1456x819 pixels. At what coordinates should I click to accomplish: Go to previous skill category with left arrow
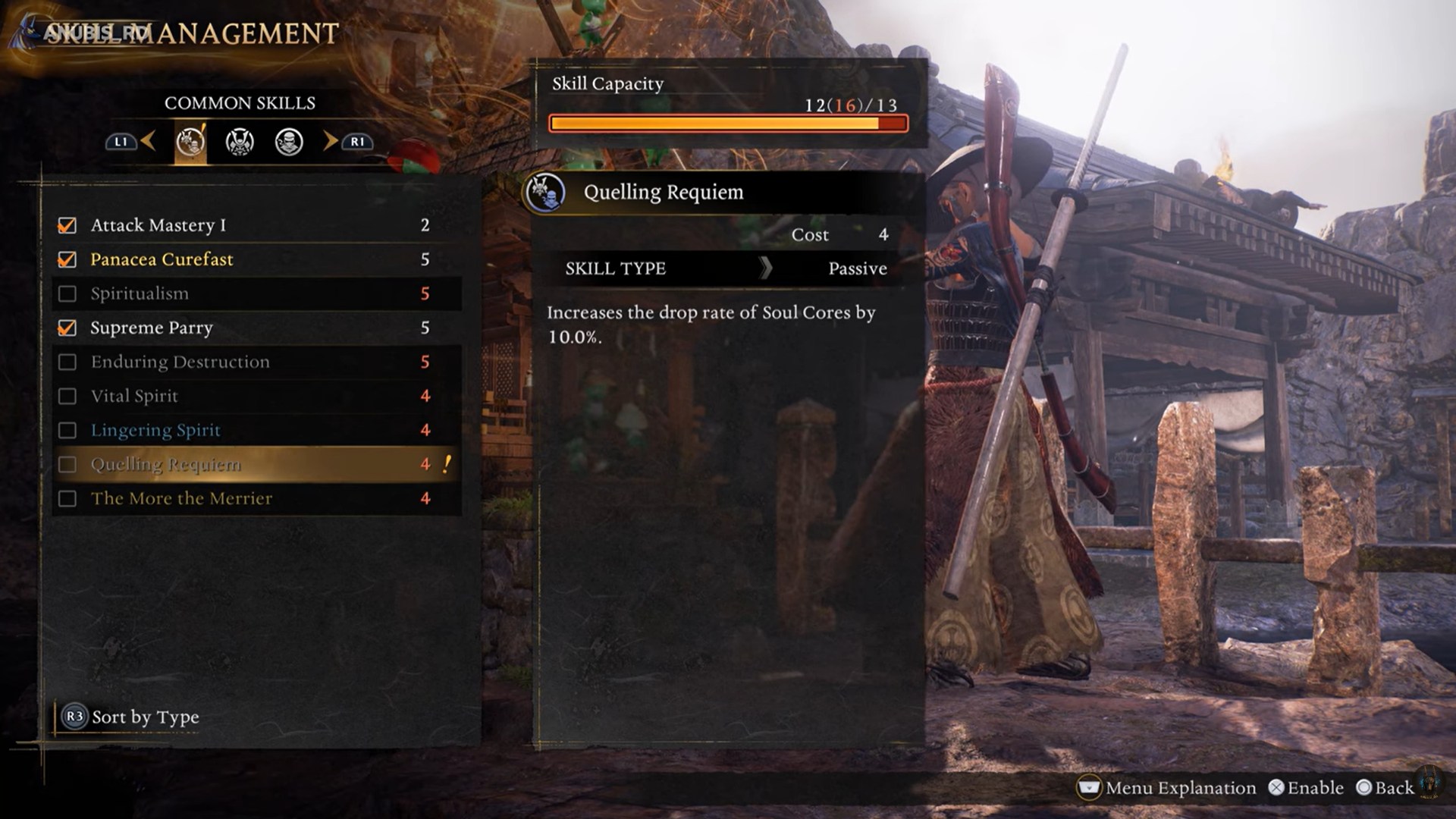click(x=148, y=140)
